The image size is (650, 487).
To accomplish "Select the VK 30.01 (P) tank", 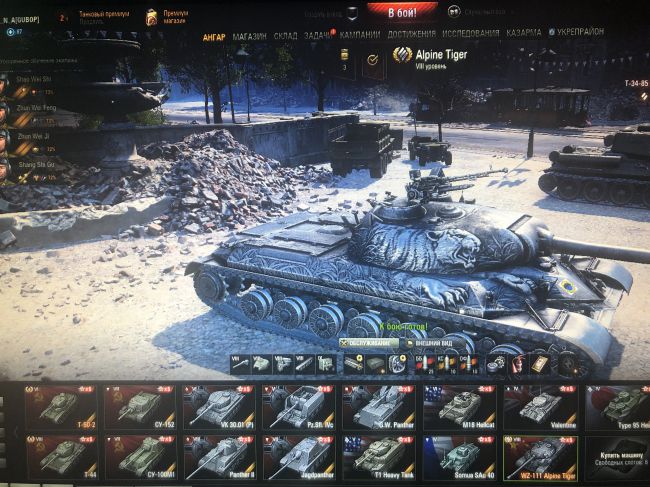I will click(218, 406).
